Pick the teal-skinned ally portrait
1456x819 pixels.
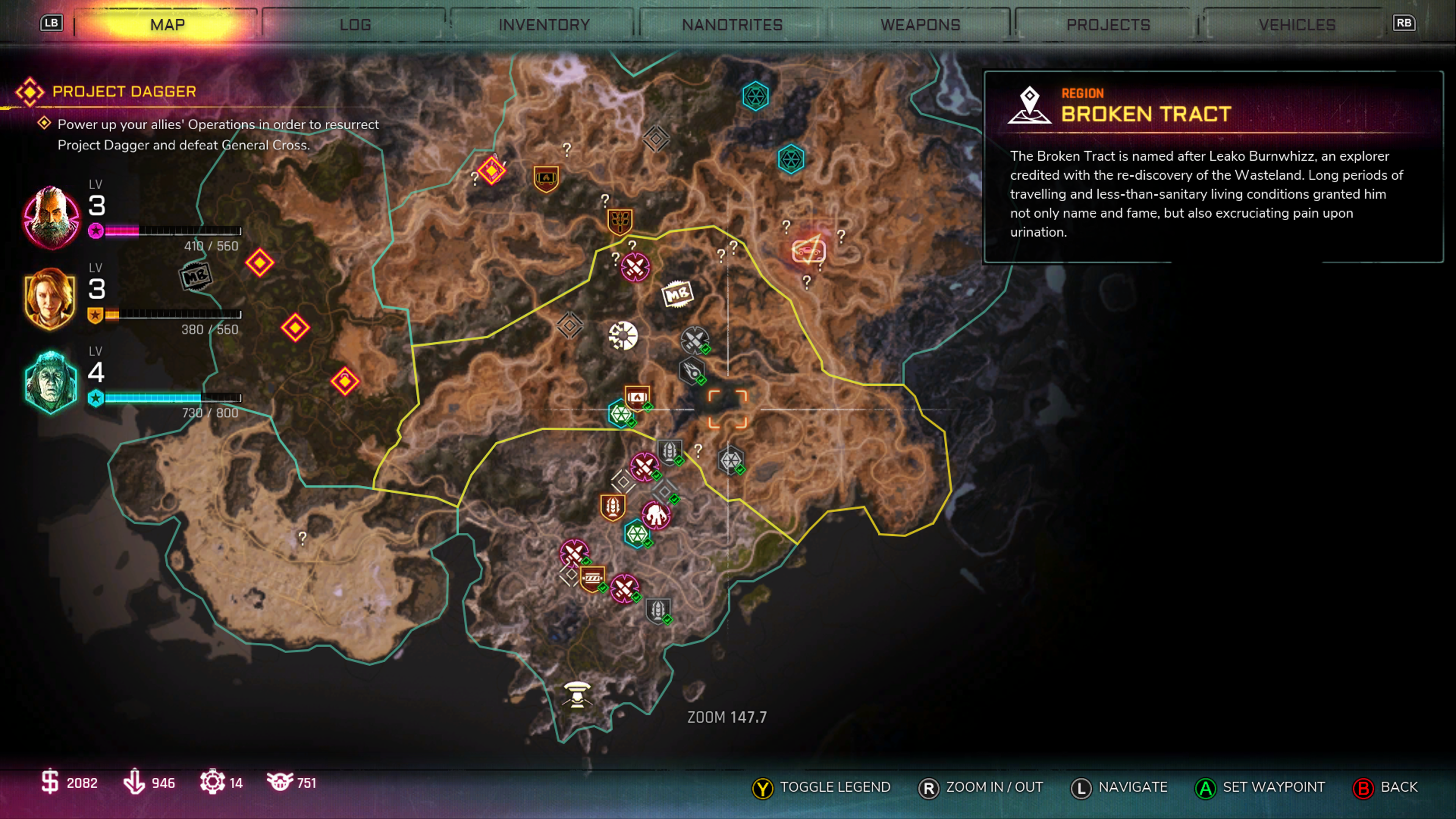click(51, 382)
